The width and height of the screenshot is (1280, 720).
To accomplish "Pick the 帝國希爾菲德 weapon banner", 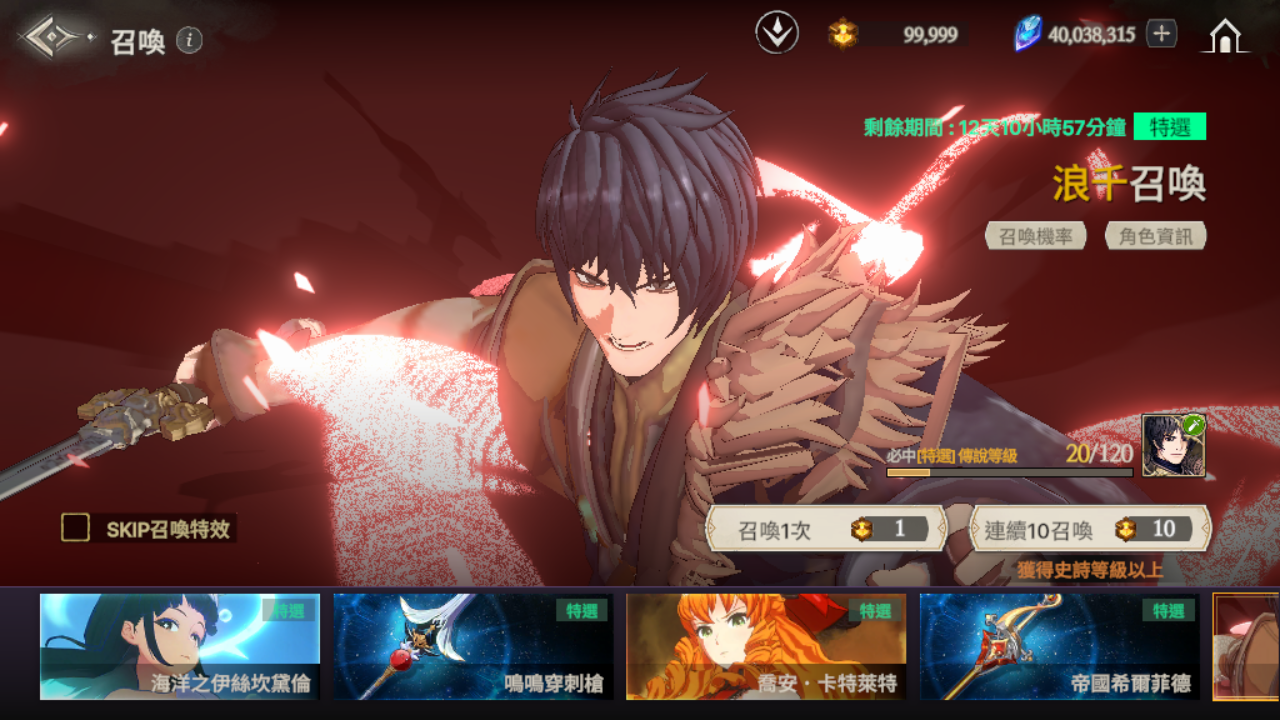I will click(1060, 646).
